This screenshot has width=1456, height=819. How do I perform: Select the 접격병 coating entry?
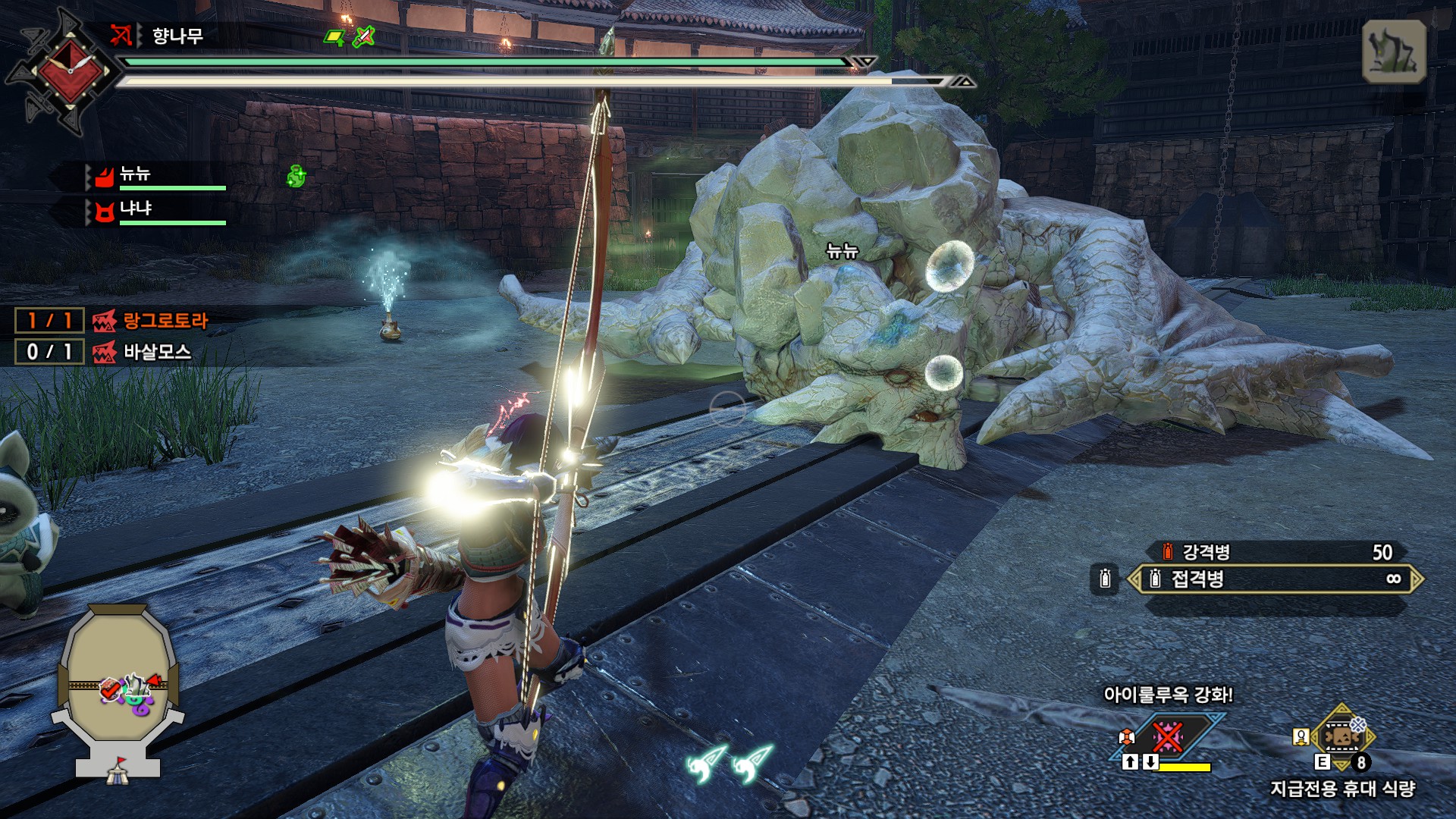click(1275, 579)
